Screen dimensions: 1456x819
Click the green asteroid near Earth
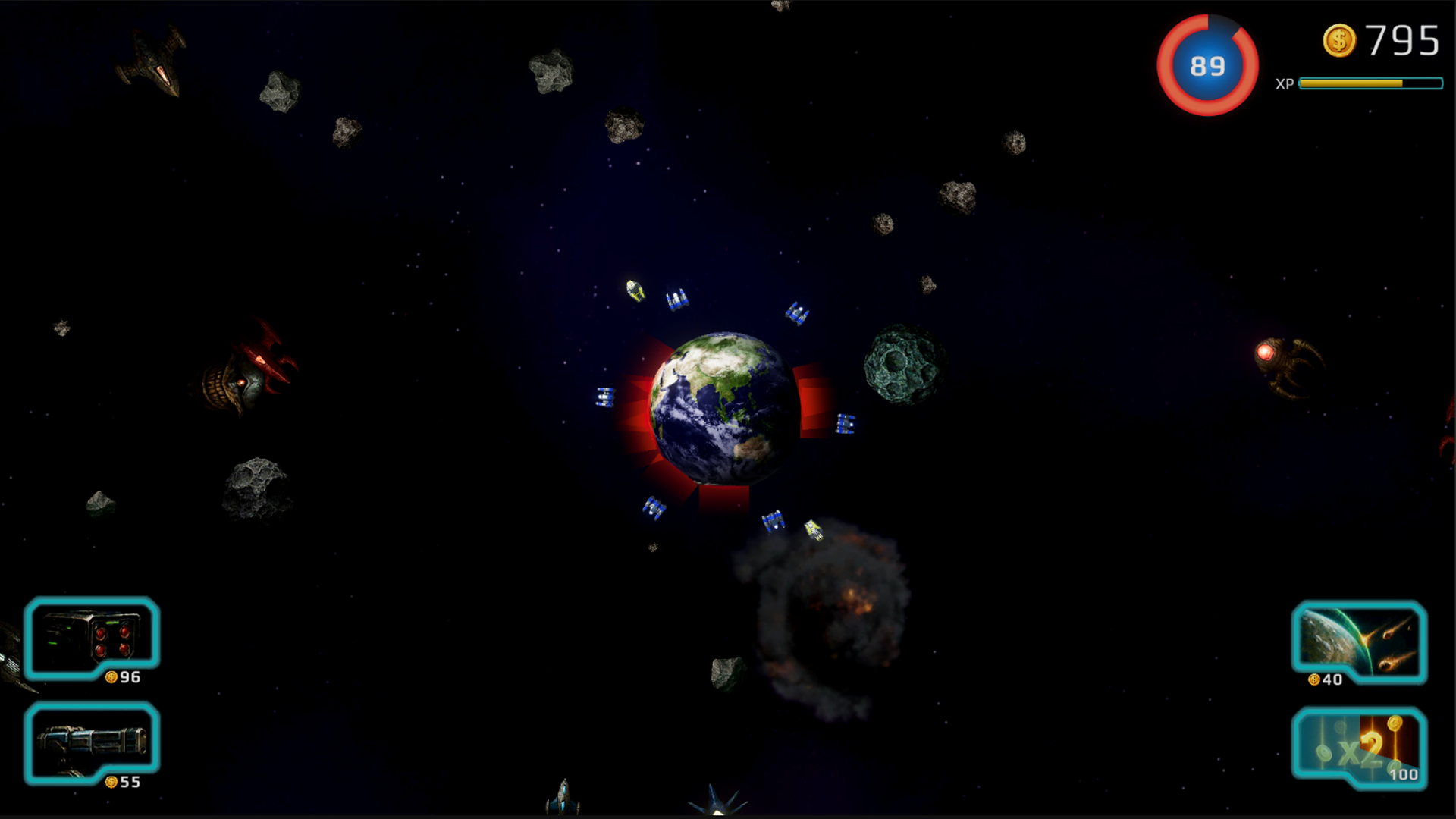click(902, 364)
